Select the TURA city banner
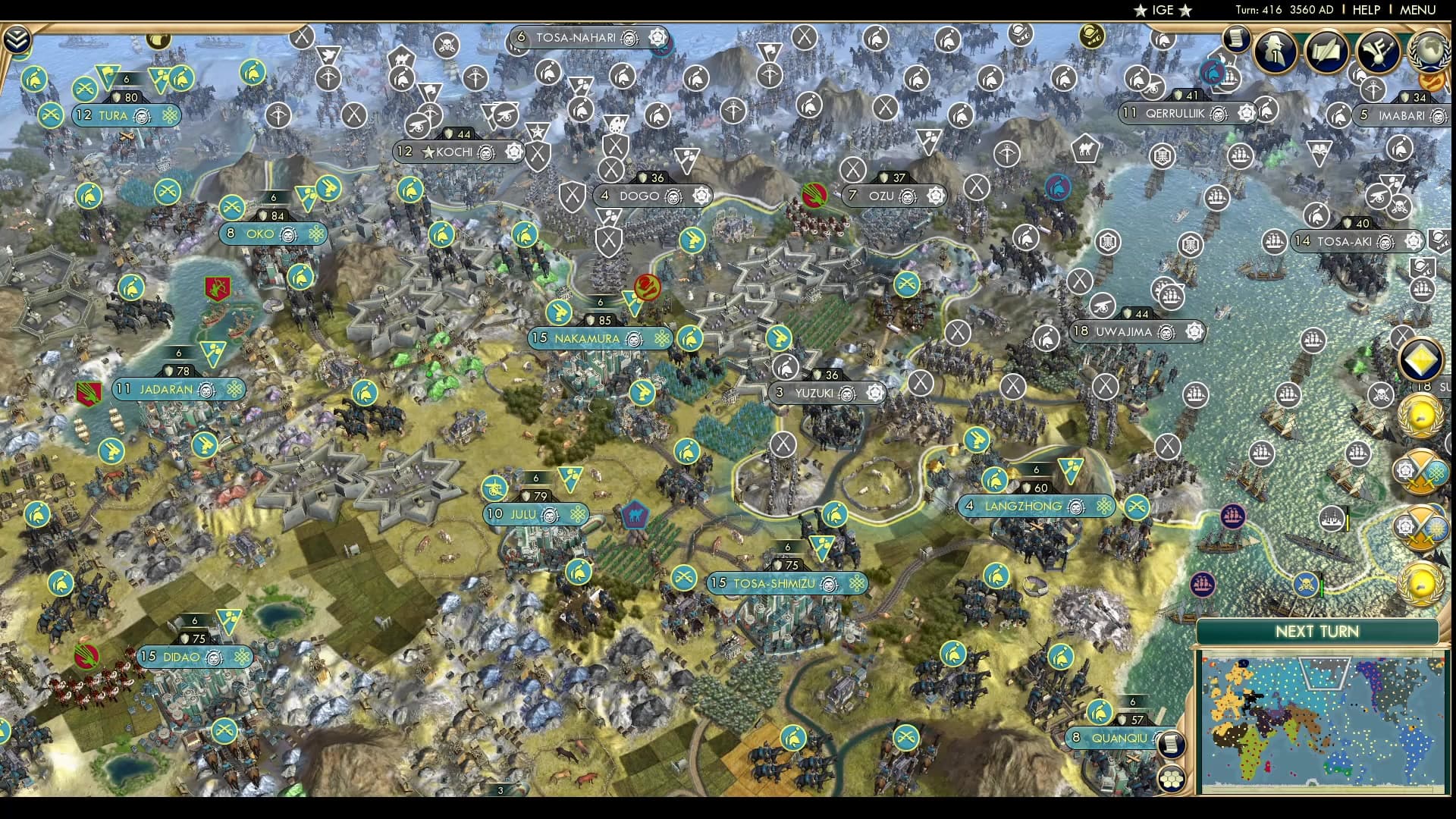Viewport: 1456px width, 819px height. 121,115
